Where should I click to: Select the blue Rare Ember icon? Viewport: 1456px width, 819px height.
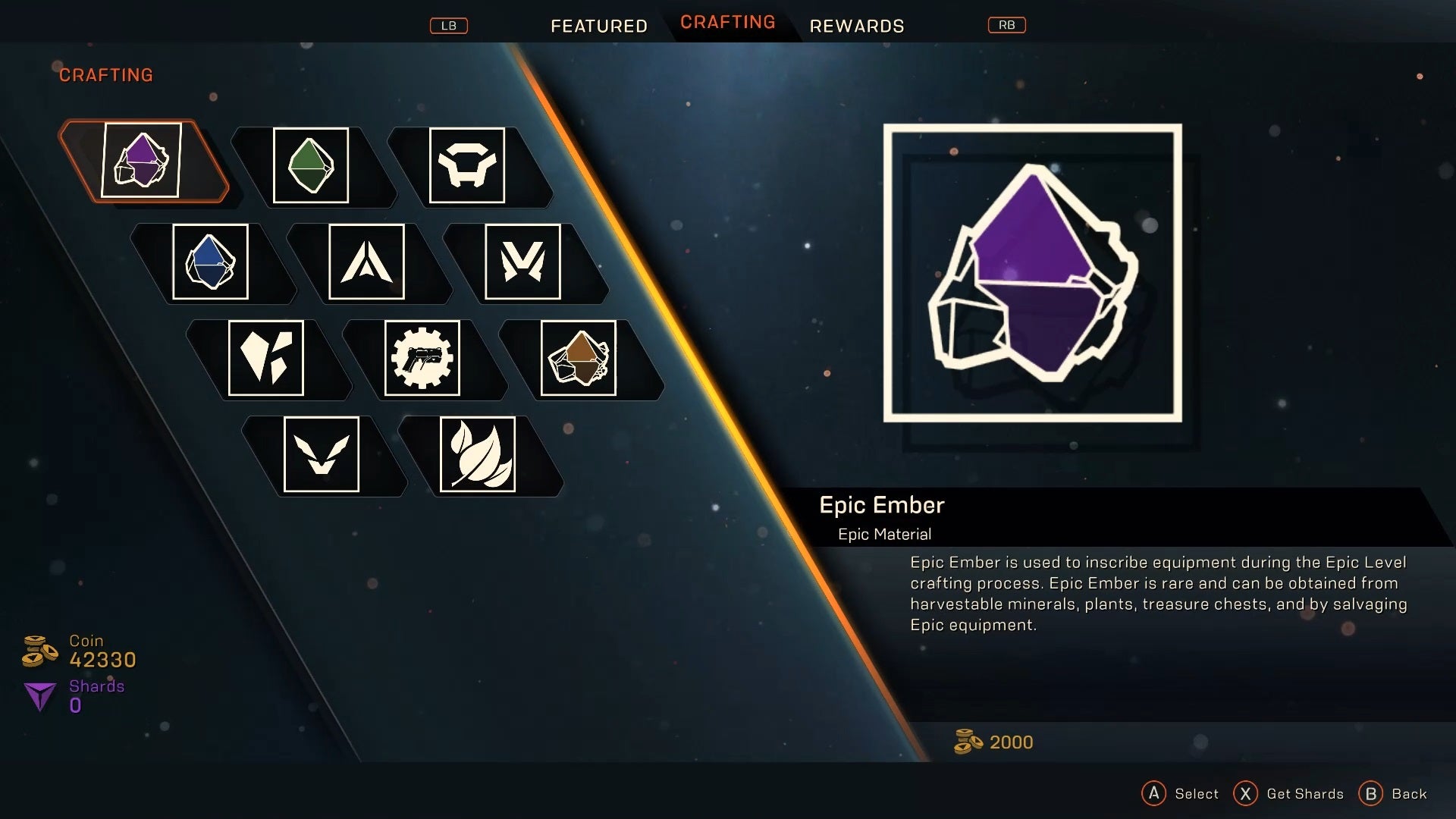pyautogui.click(x=212, y=262)
